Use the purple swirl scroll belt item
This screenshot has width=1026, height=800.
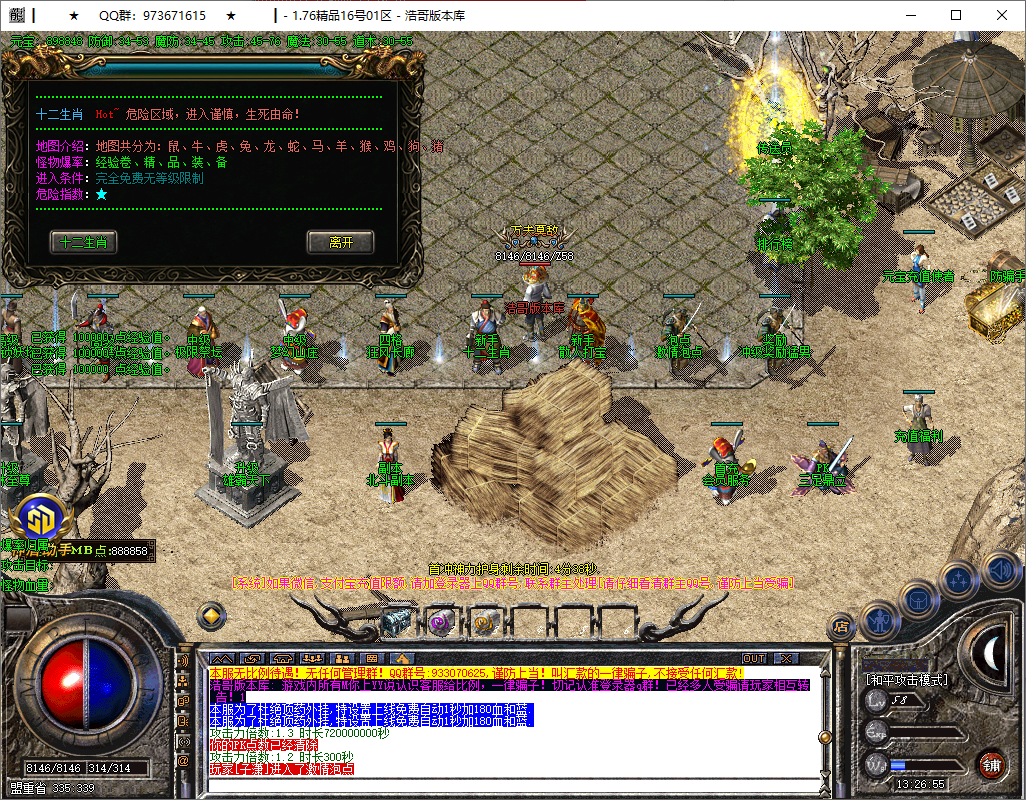440,621
